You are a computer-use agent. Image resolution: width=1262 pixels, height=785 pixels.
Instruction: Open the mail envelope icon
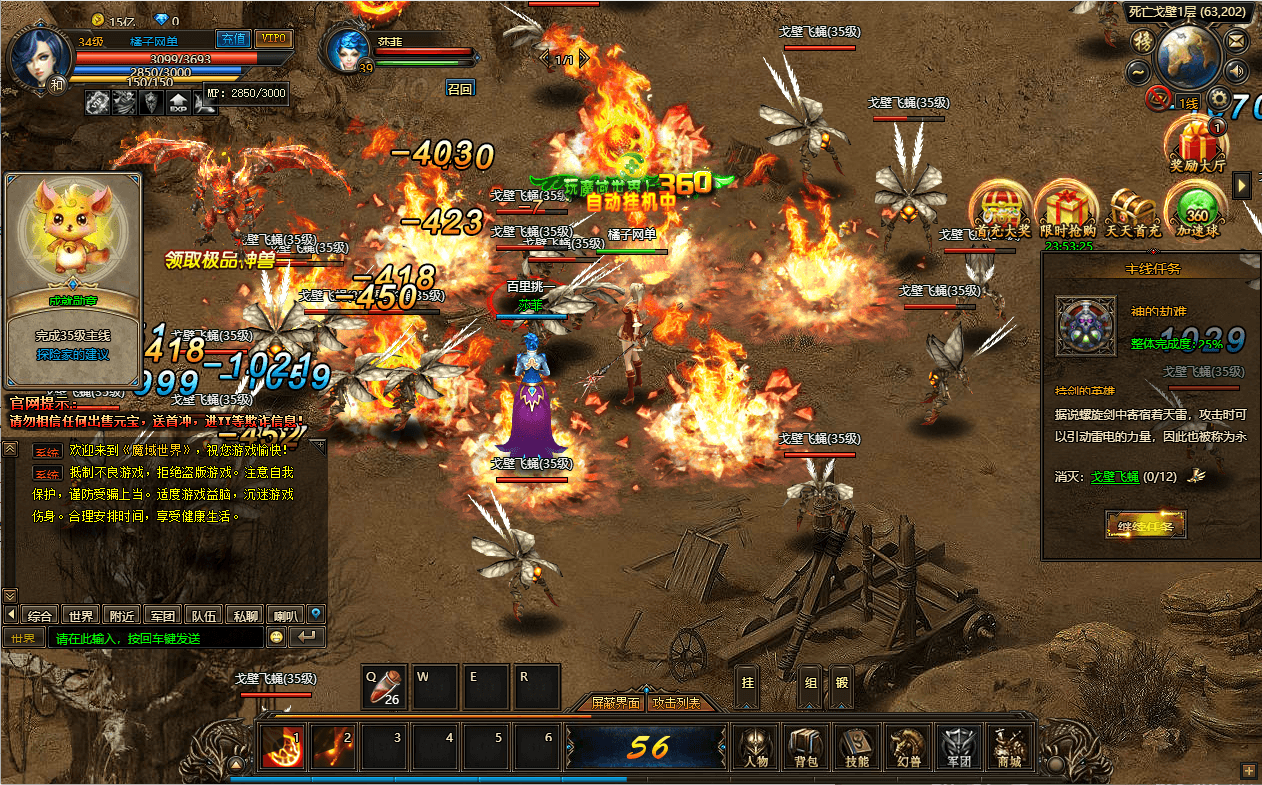[1237, 41]
